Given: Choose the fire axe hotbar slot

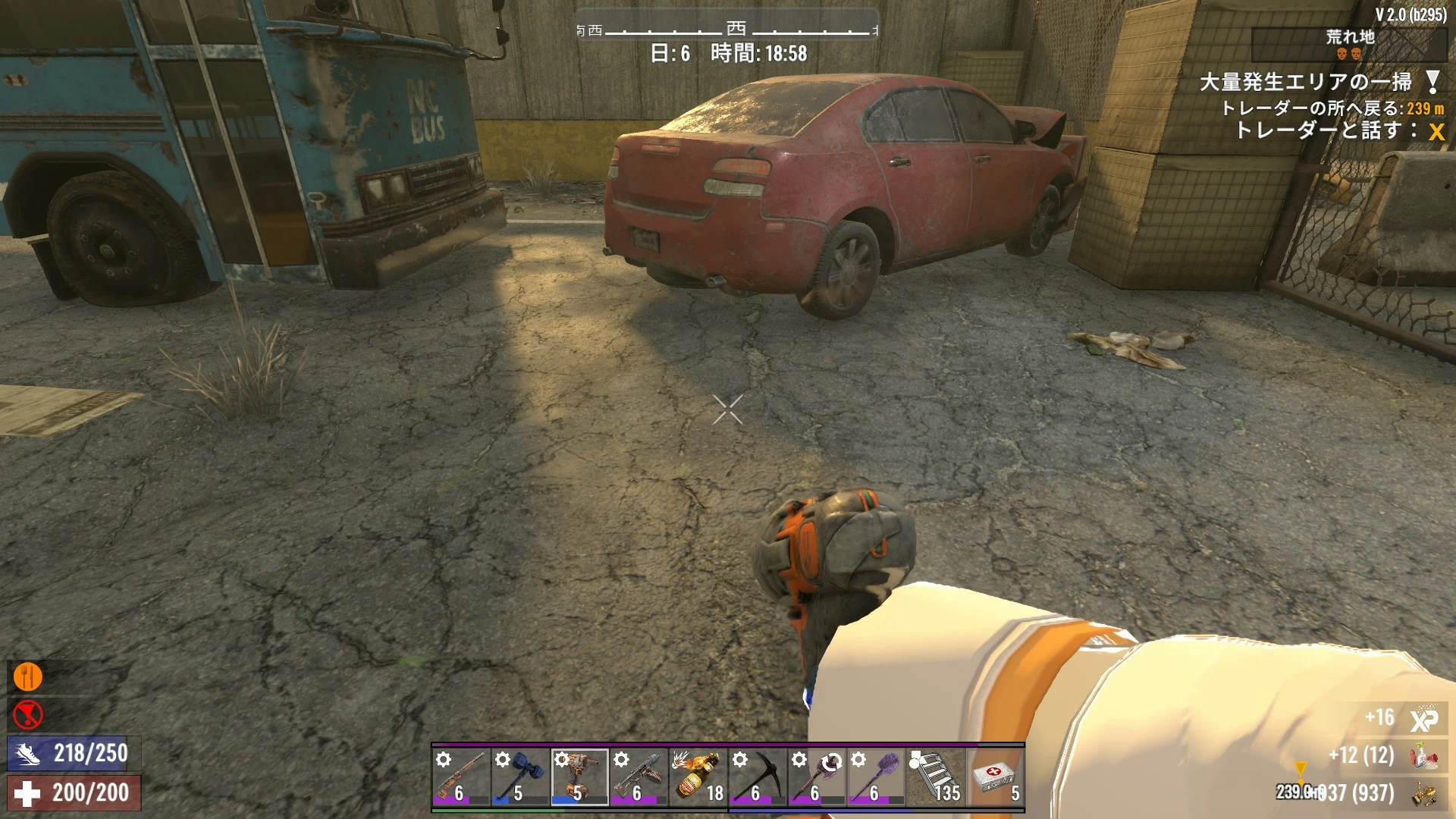Looking at the screenshot, I should coord(816,777).
